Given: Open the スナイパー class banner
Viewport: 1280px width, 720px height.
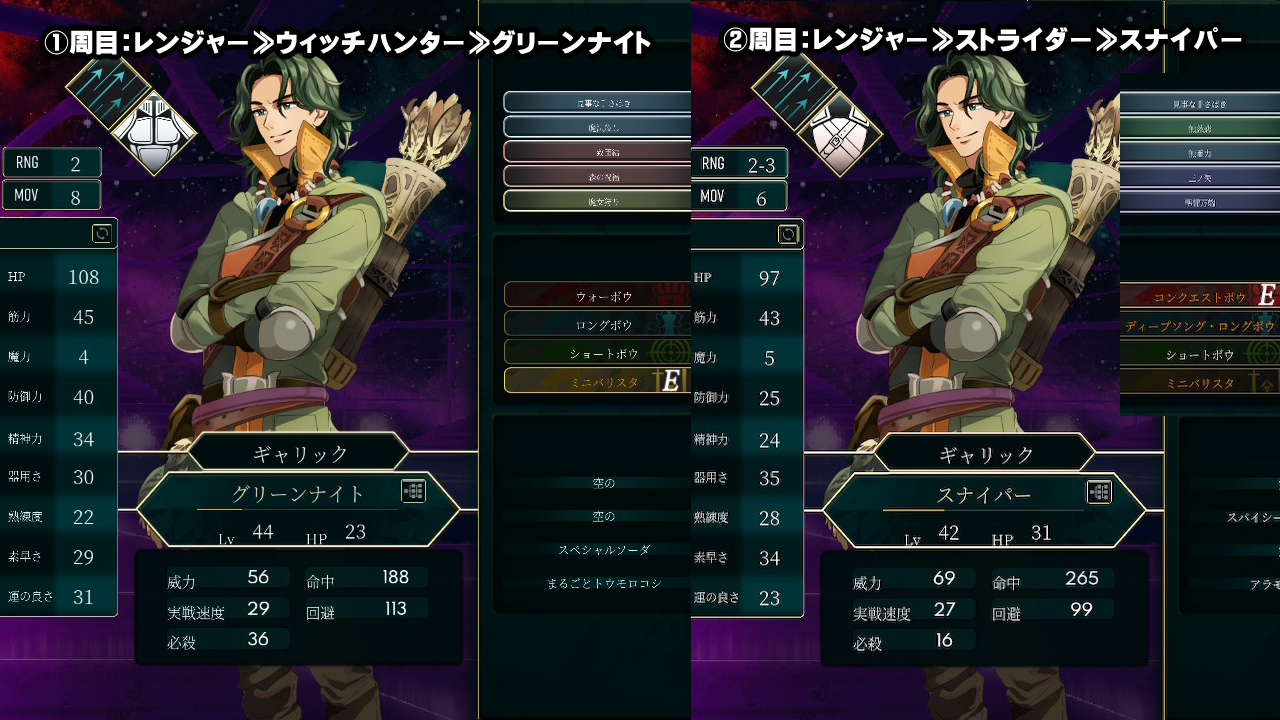Looking at the screenshot, I should tap(983, 495).
